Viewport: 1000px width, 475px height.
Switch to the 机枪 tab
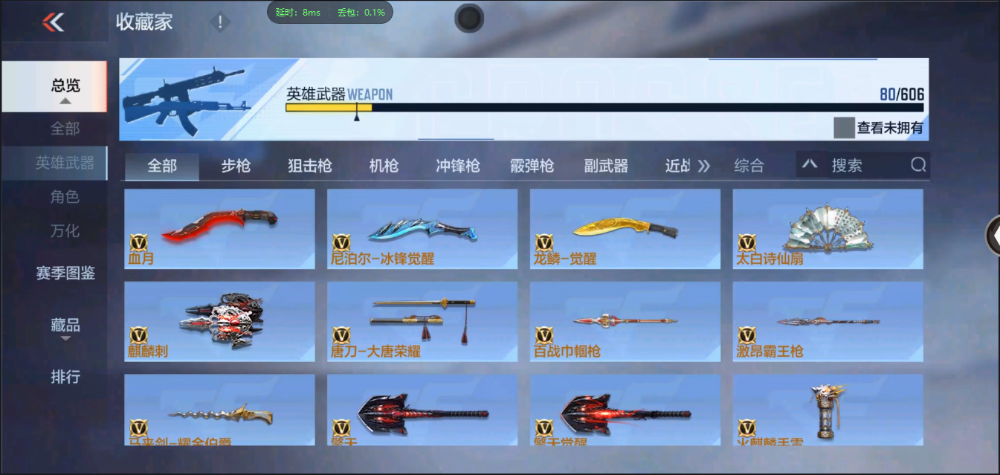tap(384, 166)
